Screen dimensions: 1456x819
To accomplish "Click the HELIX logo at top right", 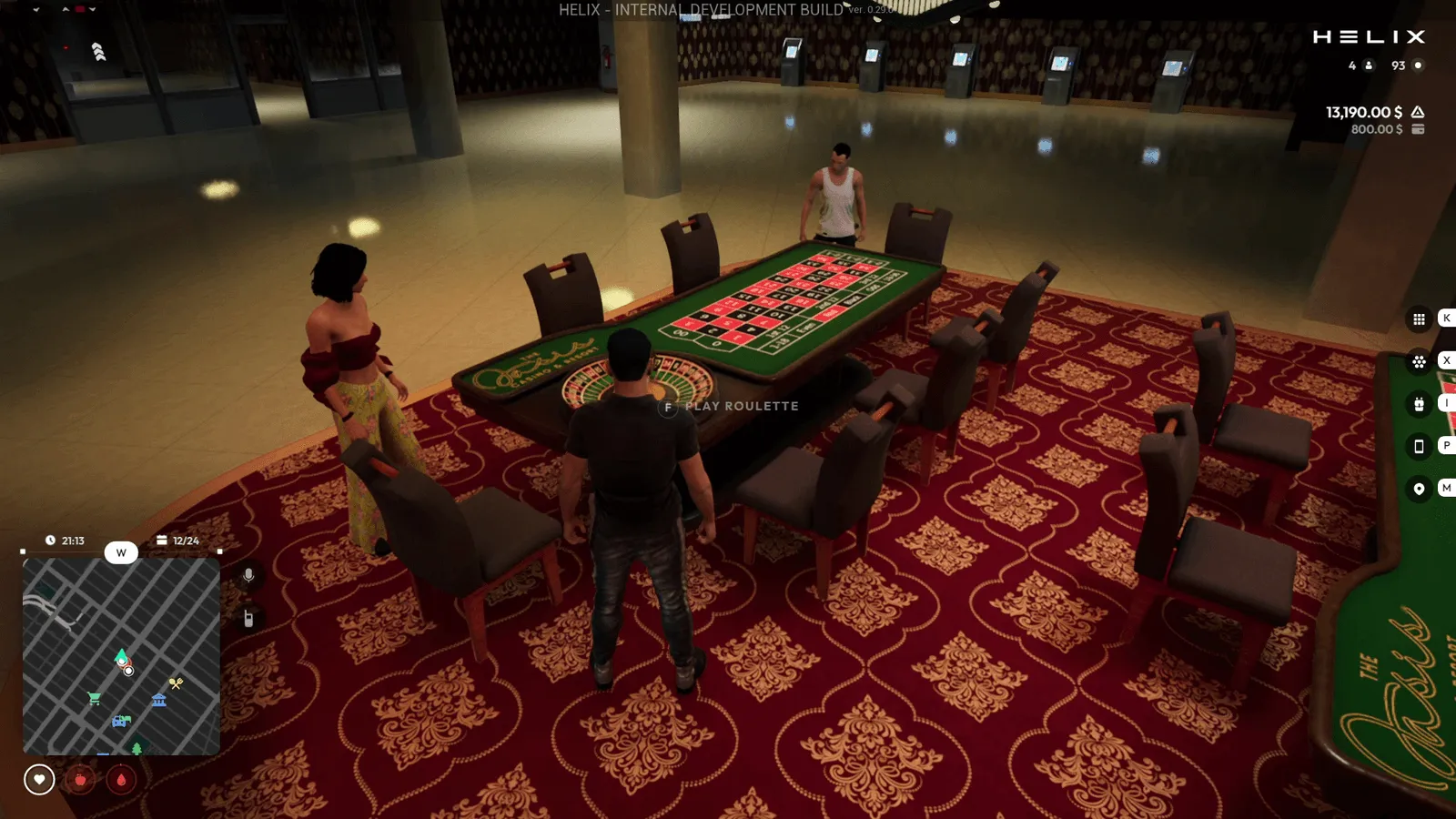I will pos(1370,37).
